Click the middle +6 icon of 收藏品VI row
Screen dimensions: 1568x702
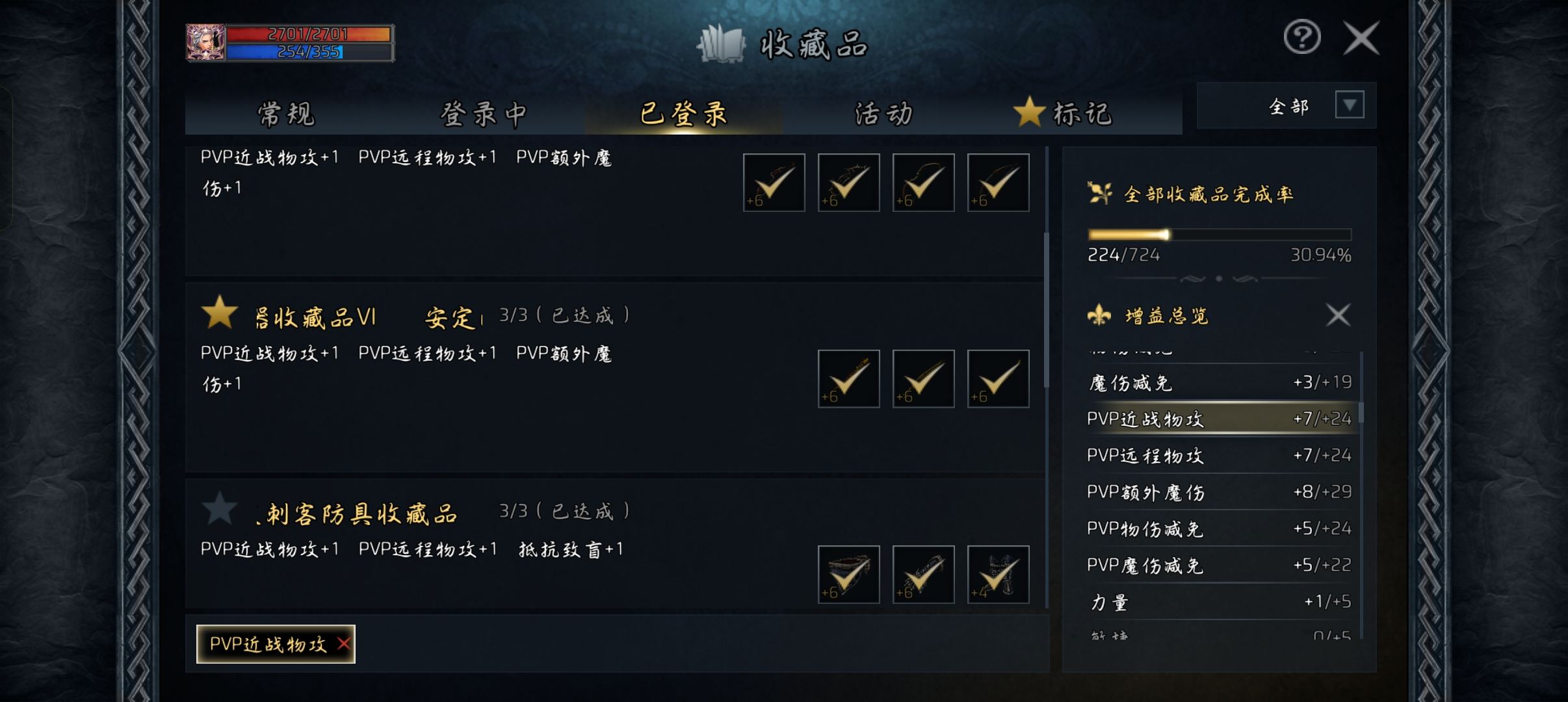pyautogui.click(x=923, y=378)
